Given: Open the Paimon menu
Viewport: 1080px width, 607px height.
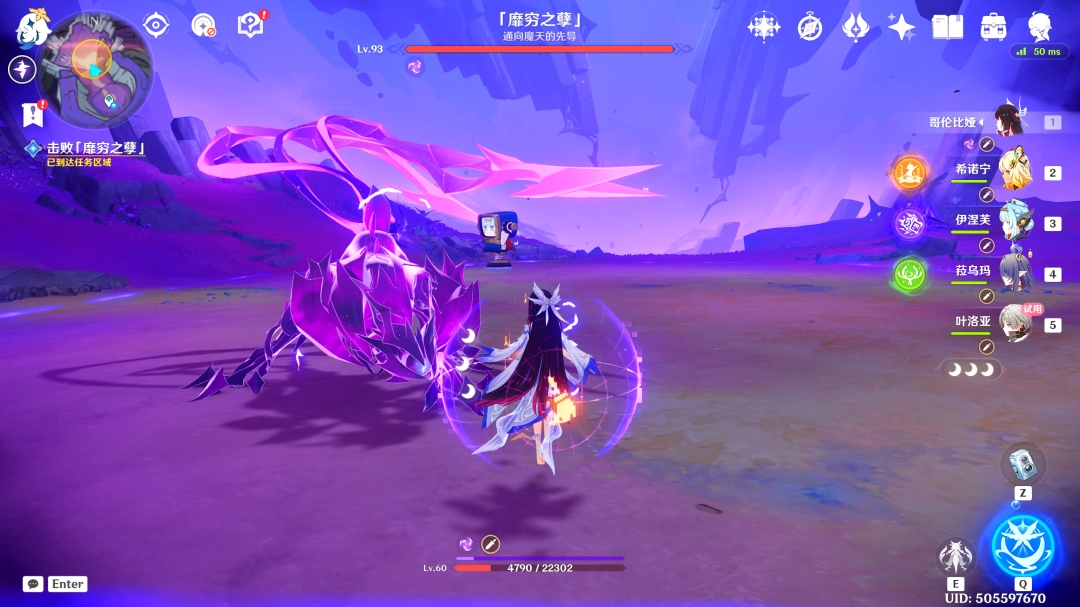Looking at the screenshot, I should (x=32, y=28).
